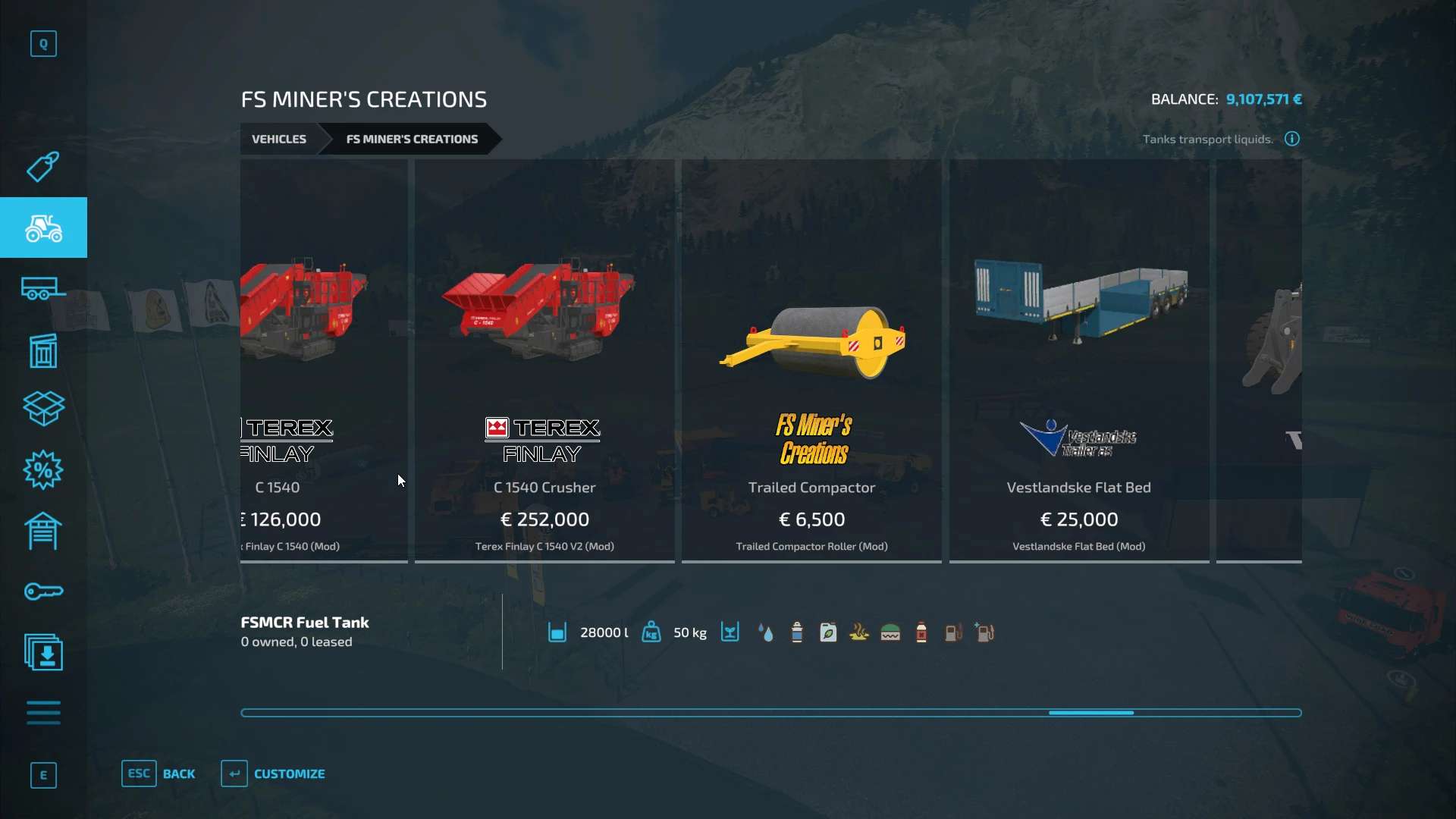Open the key leased items category
This screenshot has height=819, width=1456.
(43, 591)
